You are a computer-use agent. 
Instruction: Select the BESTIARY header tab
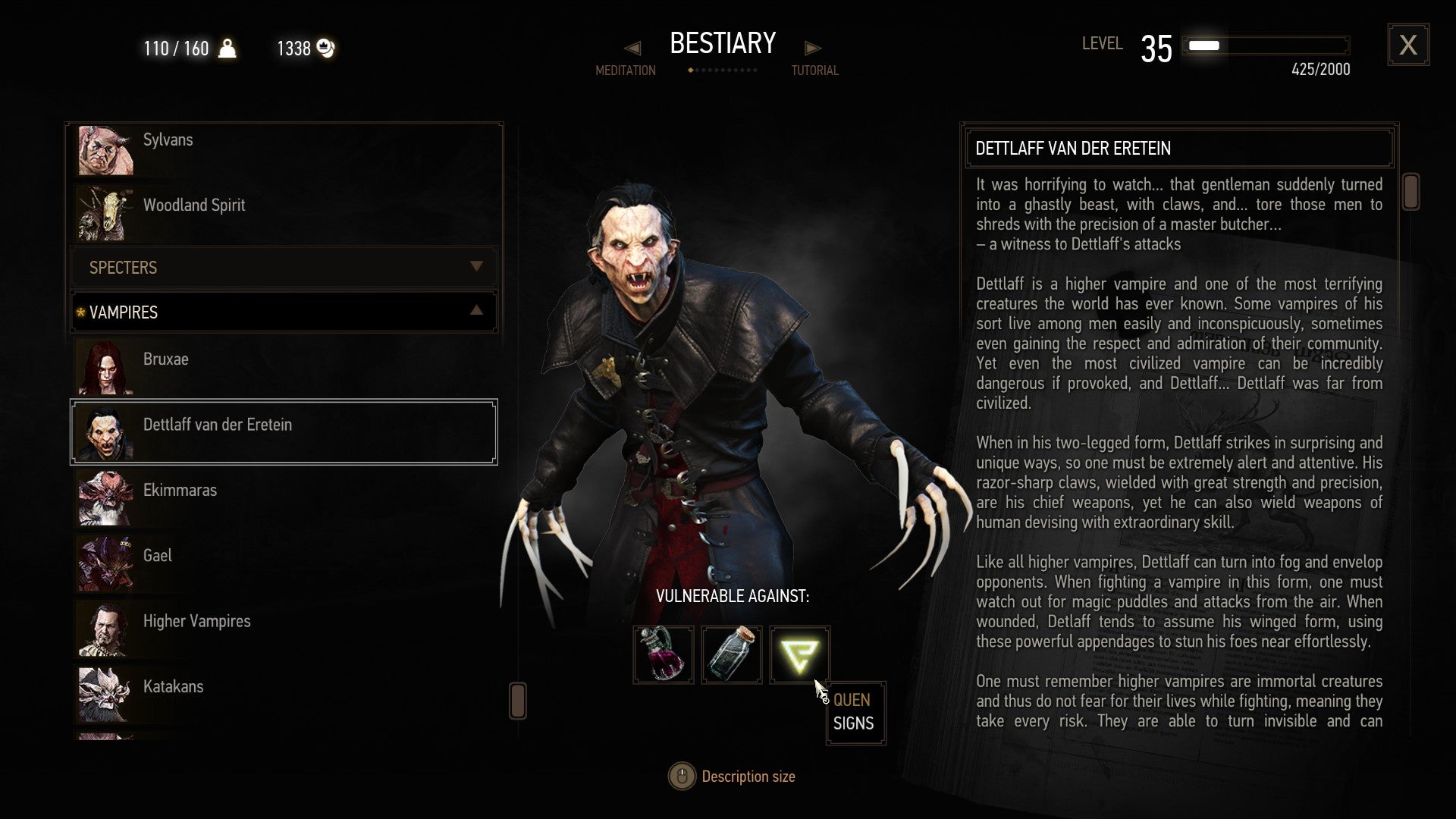click(x=722, y=44)
